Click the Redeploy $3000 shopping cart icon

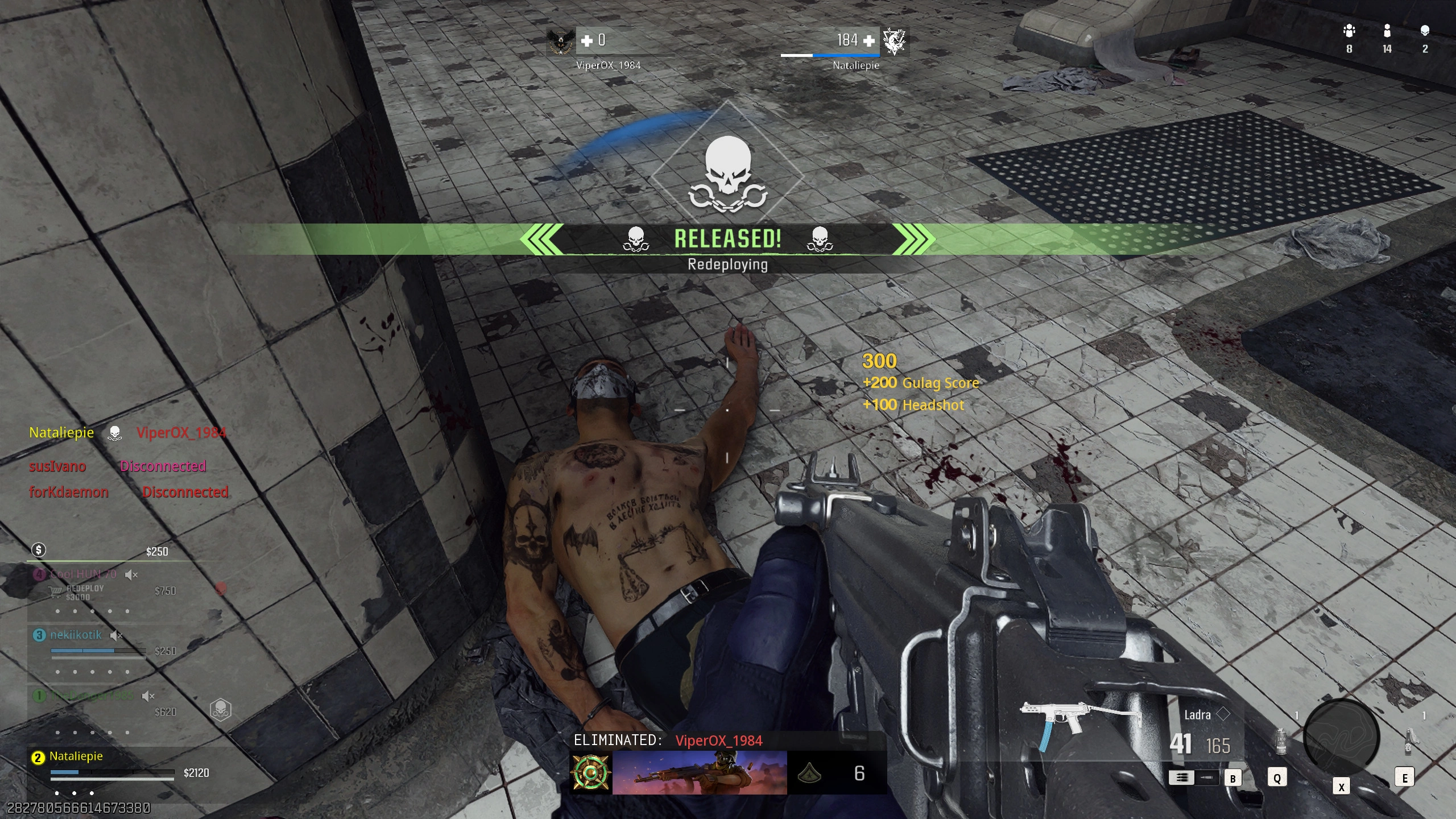coord(55,593)
